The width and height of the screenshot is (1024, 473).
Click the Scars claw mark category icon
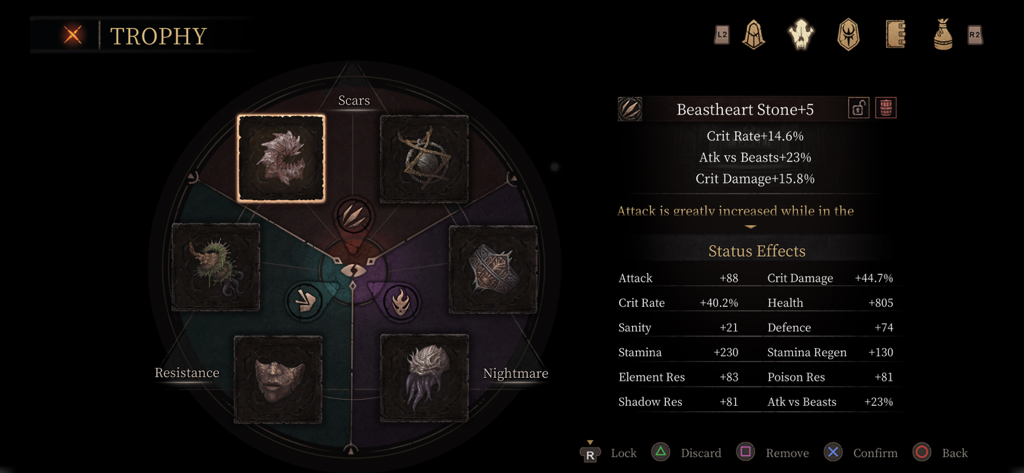point(351,213)
